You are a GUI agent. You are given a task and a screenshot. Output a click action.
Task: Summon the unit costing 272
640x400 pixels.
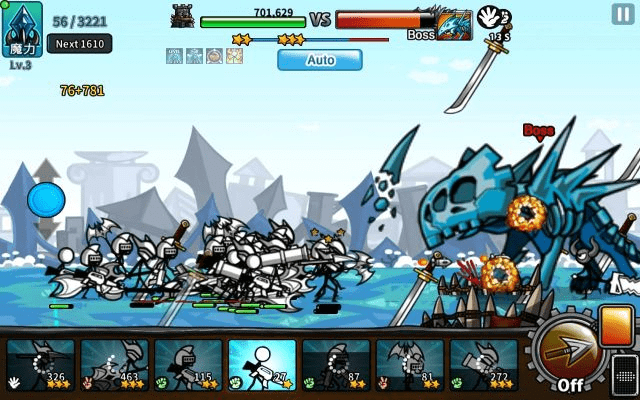point(484,365)
